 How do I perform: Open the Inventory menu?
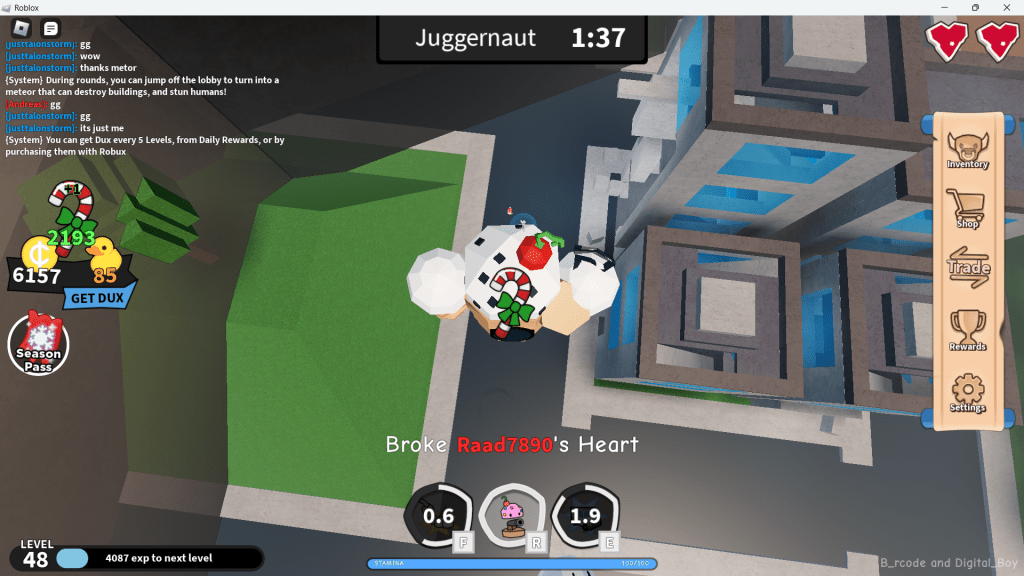(x=967, y=151)
